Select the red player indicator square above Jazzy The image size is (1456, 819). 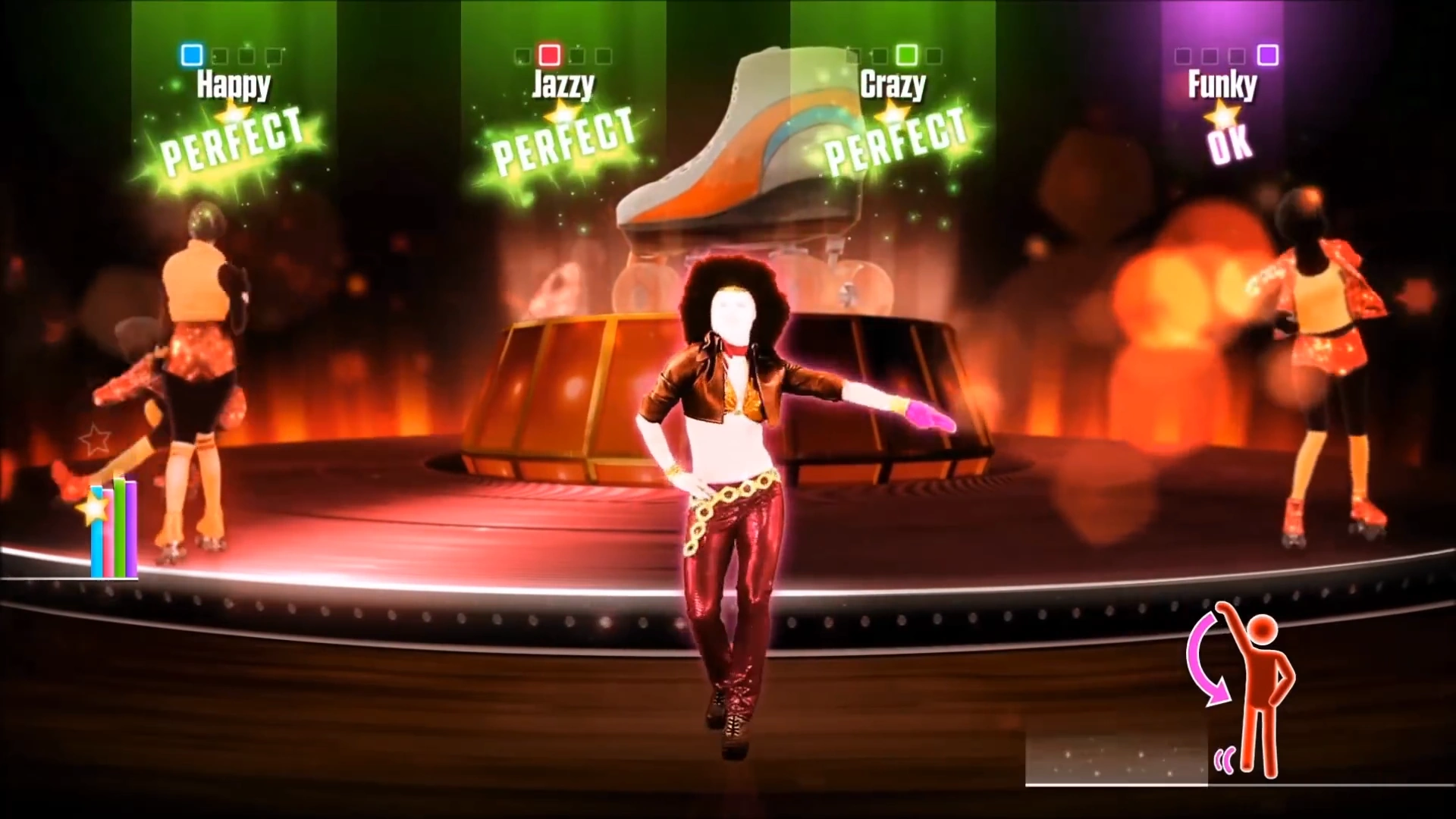point(550,55)
